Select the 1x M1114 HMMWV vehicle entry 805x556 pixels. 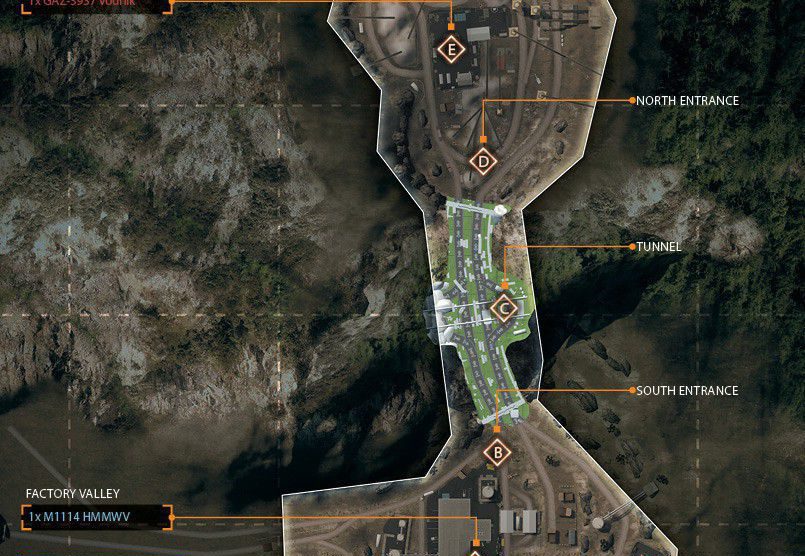coord(96,518)
